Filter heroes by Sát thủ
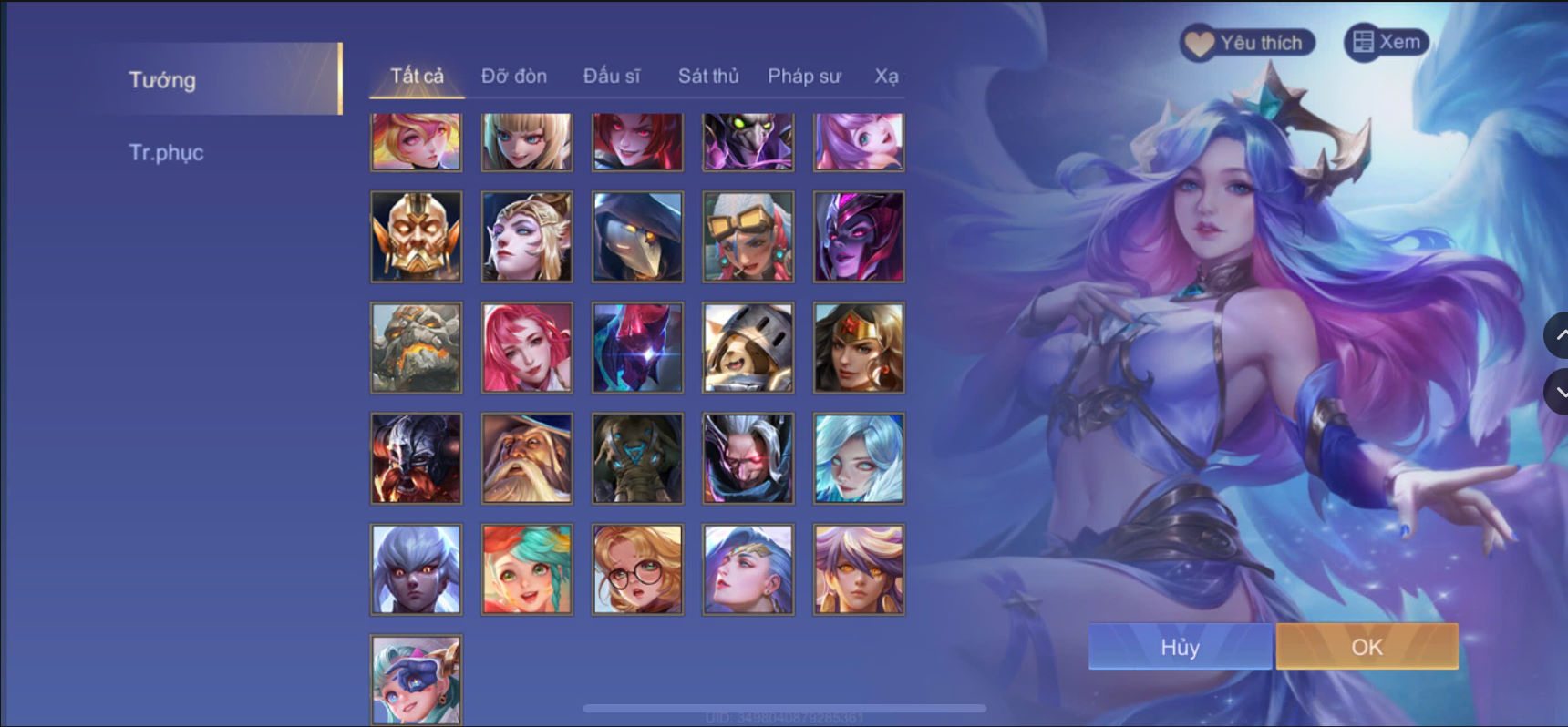This screenshot has height=727, width=1568. click(x=708, y=77)
